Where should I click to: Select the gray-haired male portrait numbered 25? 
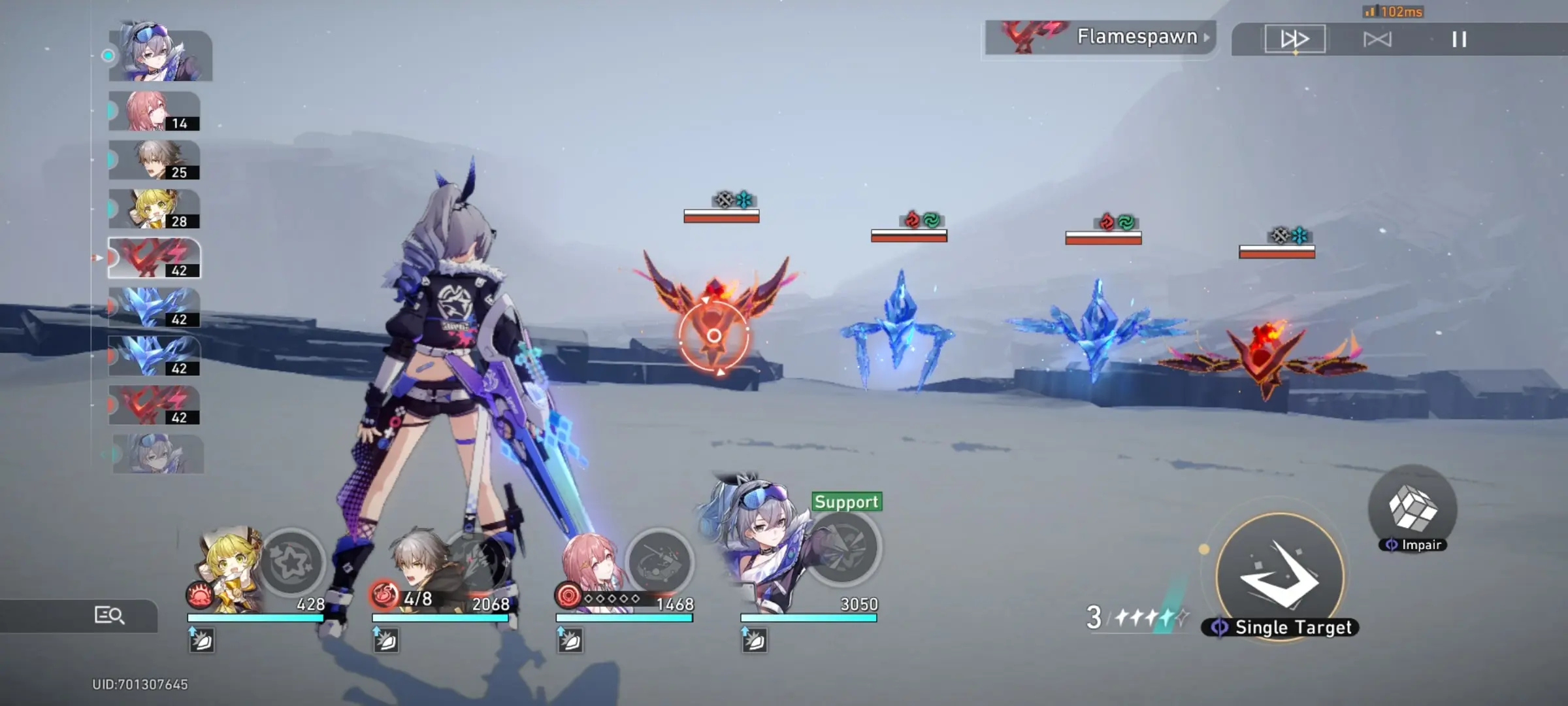[x=154, y=160]
